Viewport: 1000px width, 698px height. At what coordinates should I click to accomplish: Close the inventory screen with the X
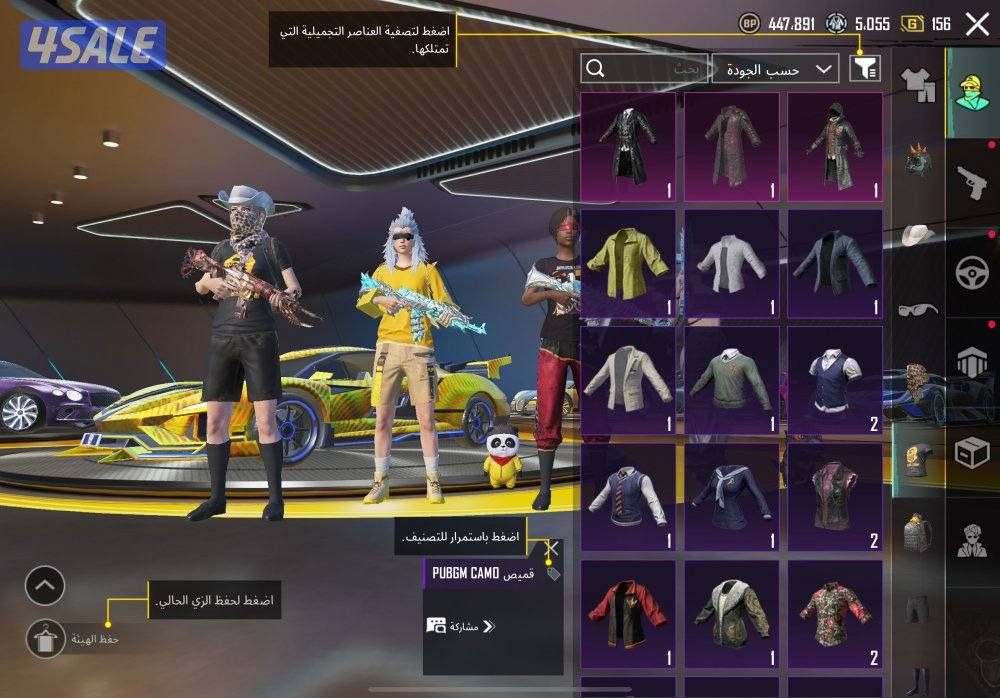pos(977,25)
